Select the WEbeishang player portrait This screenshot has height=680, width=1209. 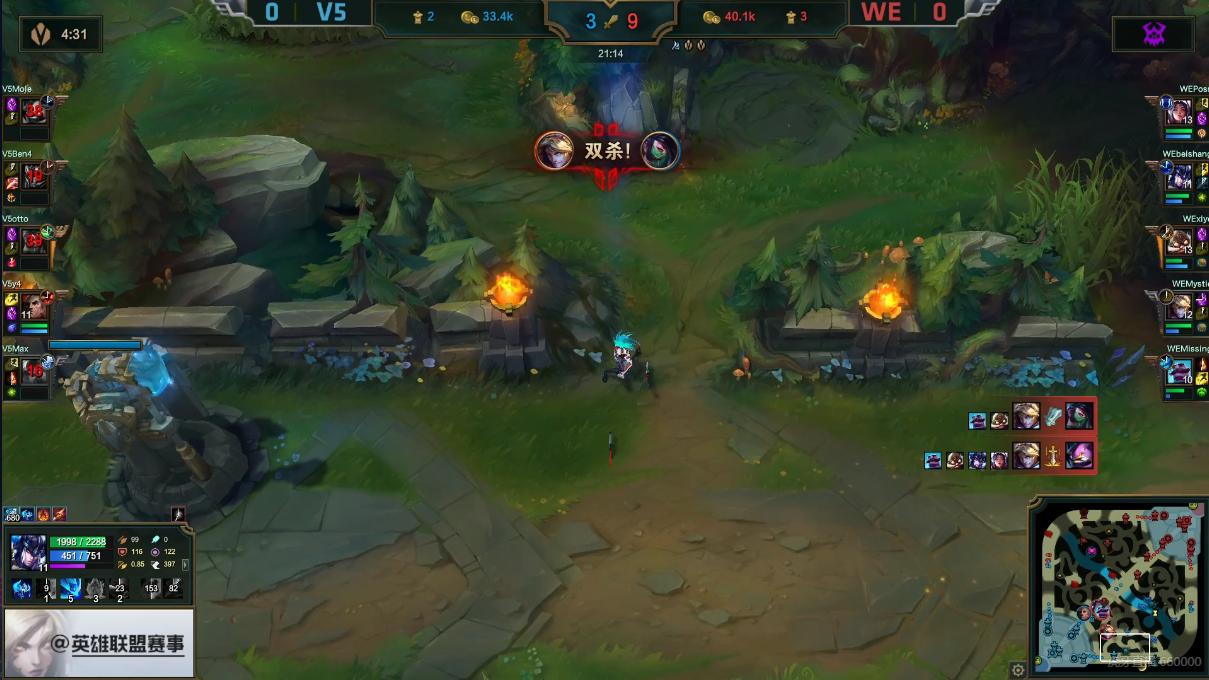pos(1179,177)
